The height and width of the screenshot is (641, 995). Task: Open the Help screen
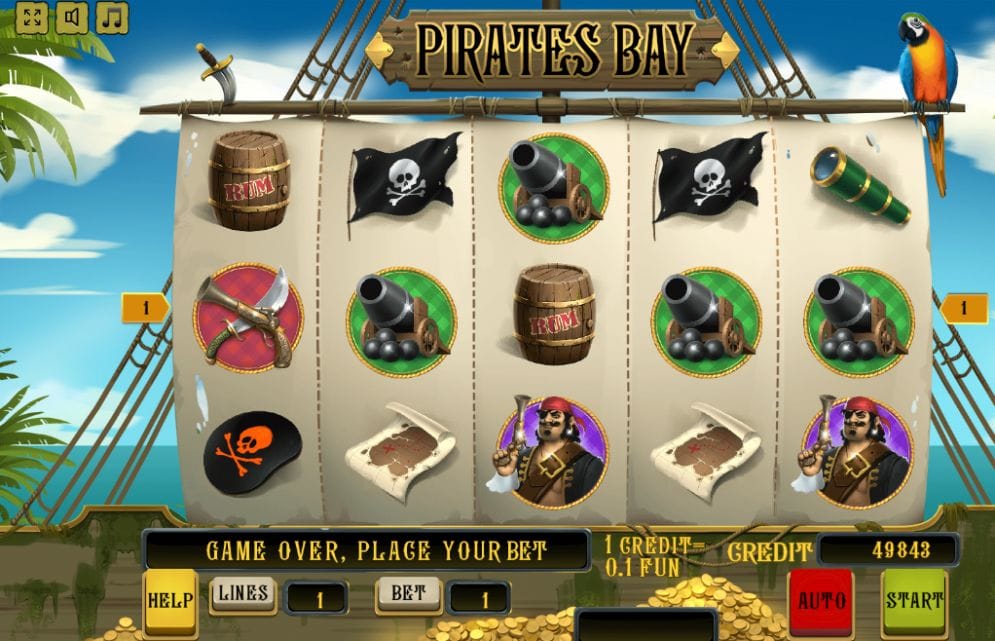[170, 601]
